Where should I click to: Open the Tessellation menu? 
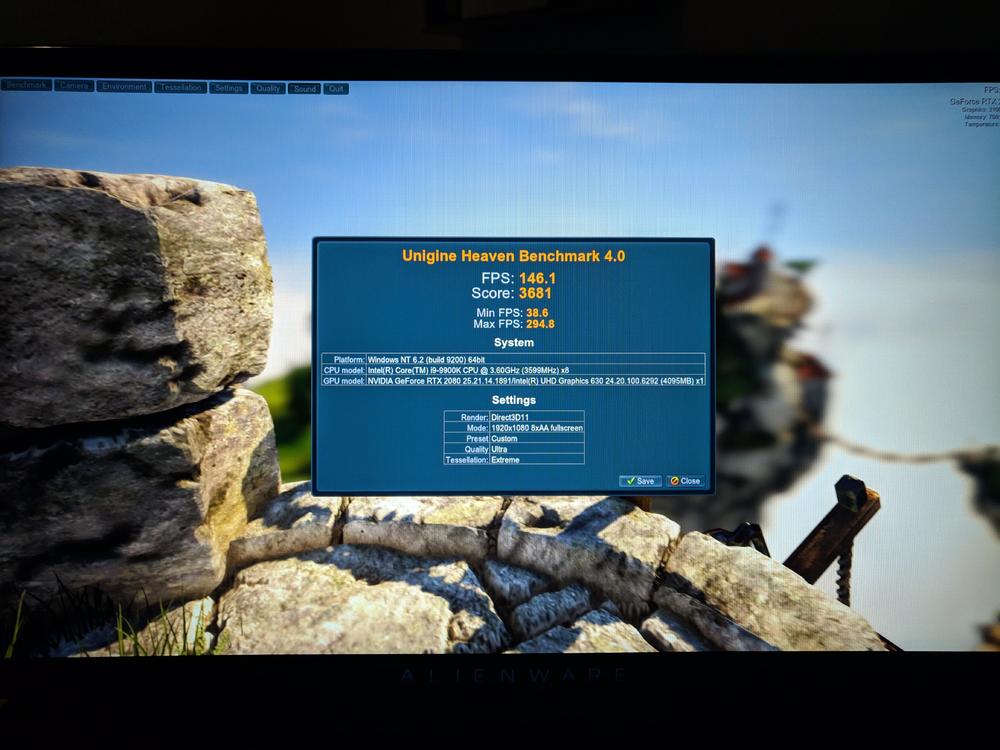(181, 87)
